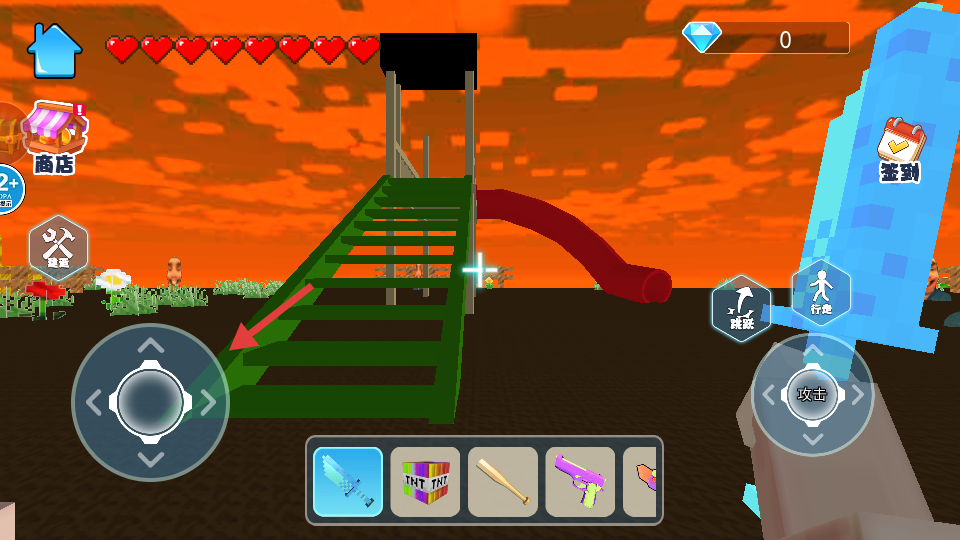The height and width of the screenshot is (540, 960).
Task: Click the movement pad's down arrow
Action: point(150,459)
